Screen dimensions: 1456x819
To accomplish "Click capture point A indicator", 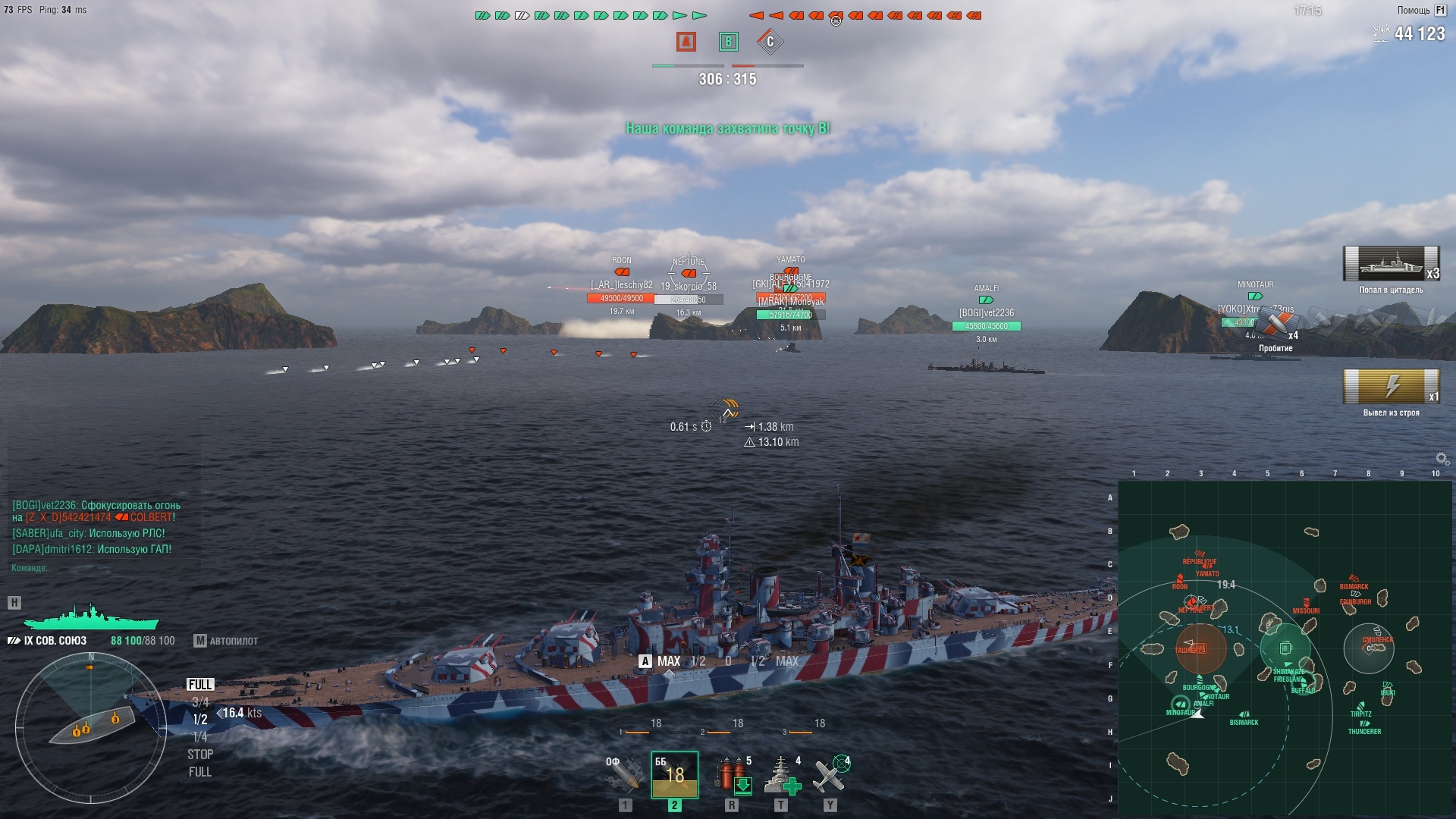I will (x=686, y=42).
